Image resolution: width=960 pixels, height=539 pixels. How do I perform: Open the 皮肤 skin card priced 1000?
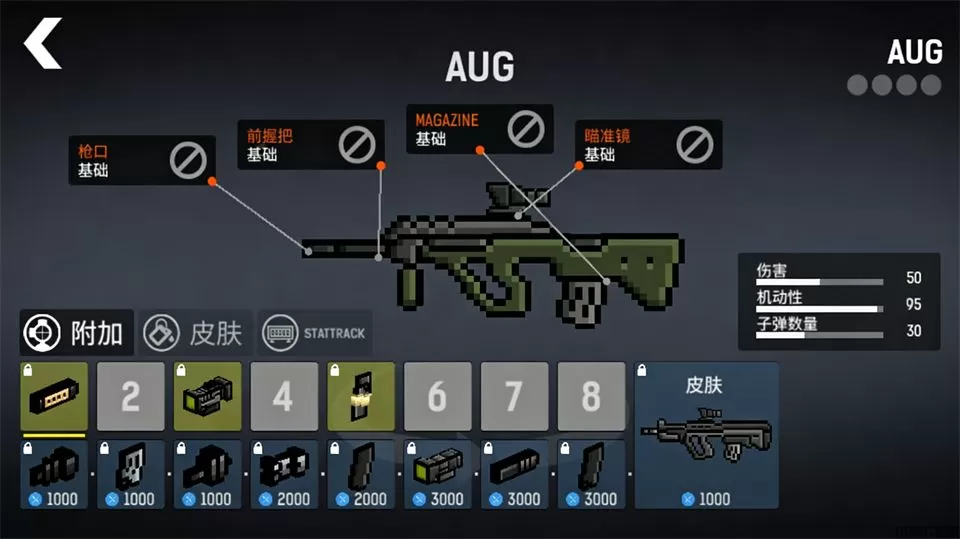pos(706,436)
